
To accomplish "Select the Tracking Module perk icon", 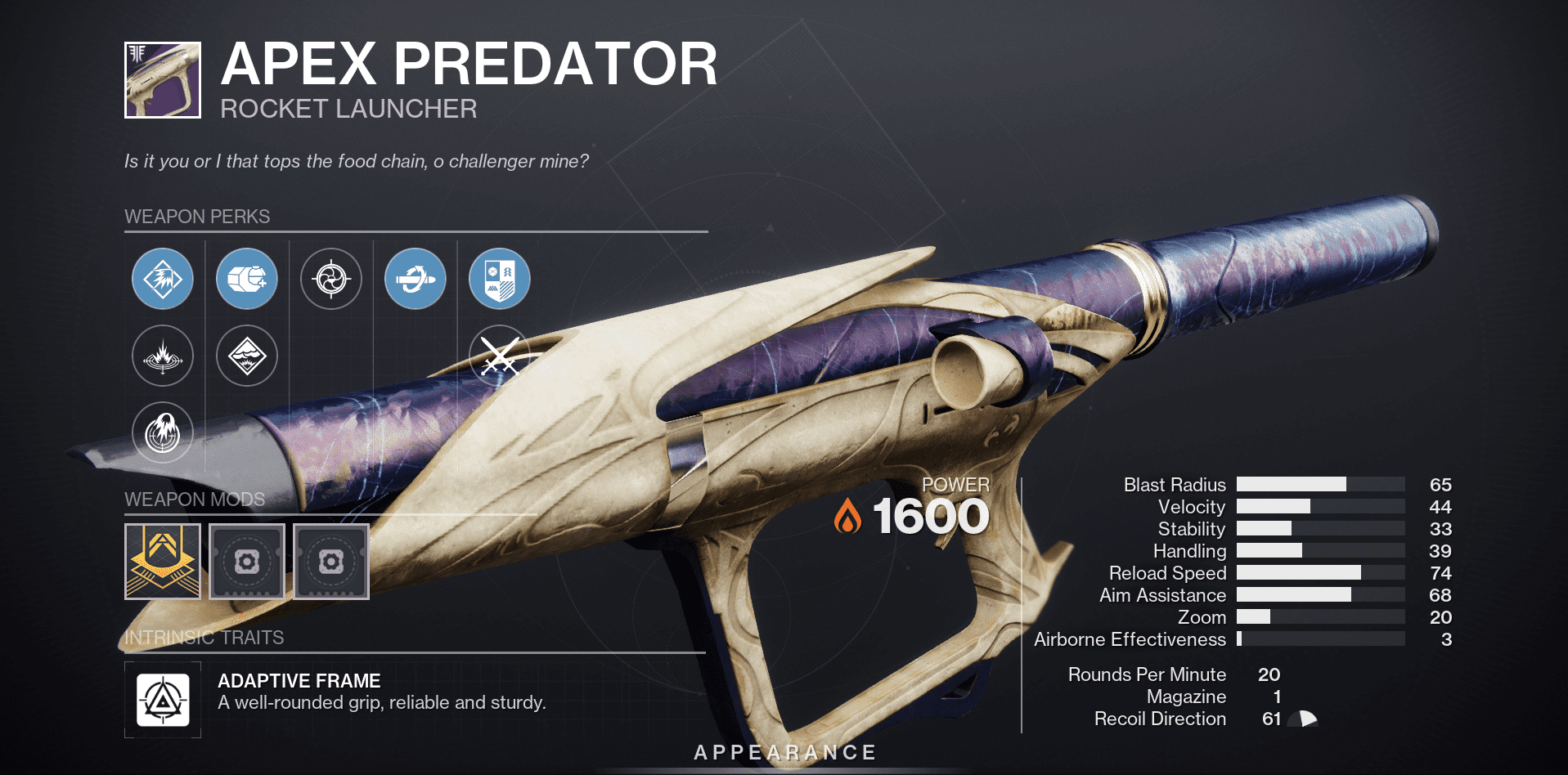I will point(331,278).
